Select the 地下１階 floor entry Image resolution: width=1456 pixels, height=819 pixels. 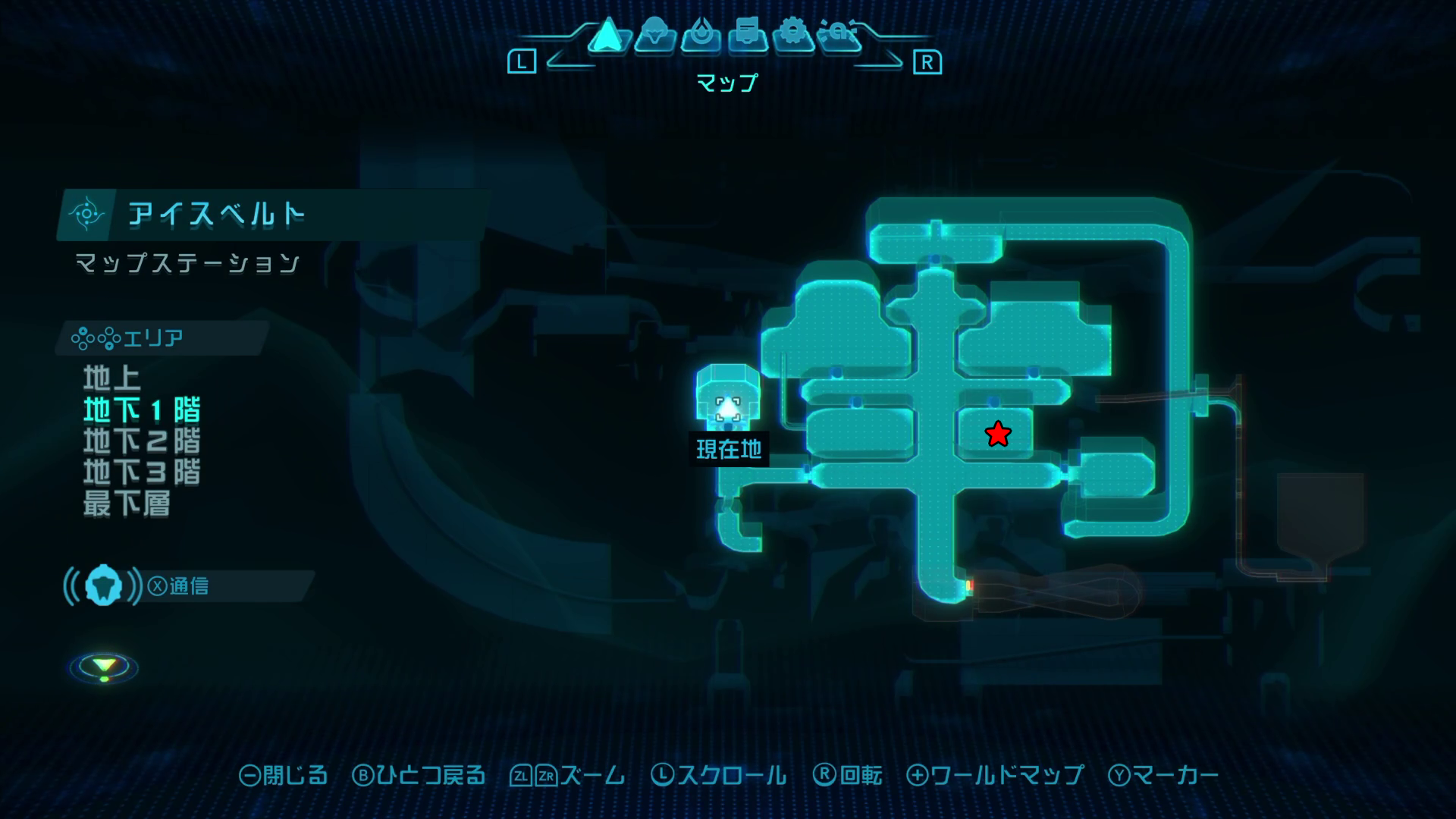pyautogui.click(x=142, y=409)
